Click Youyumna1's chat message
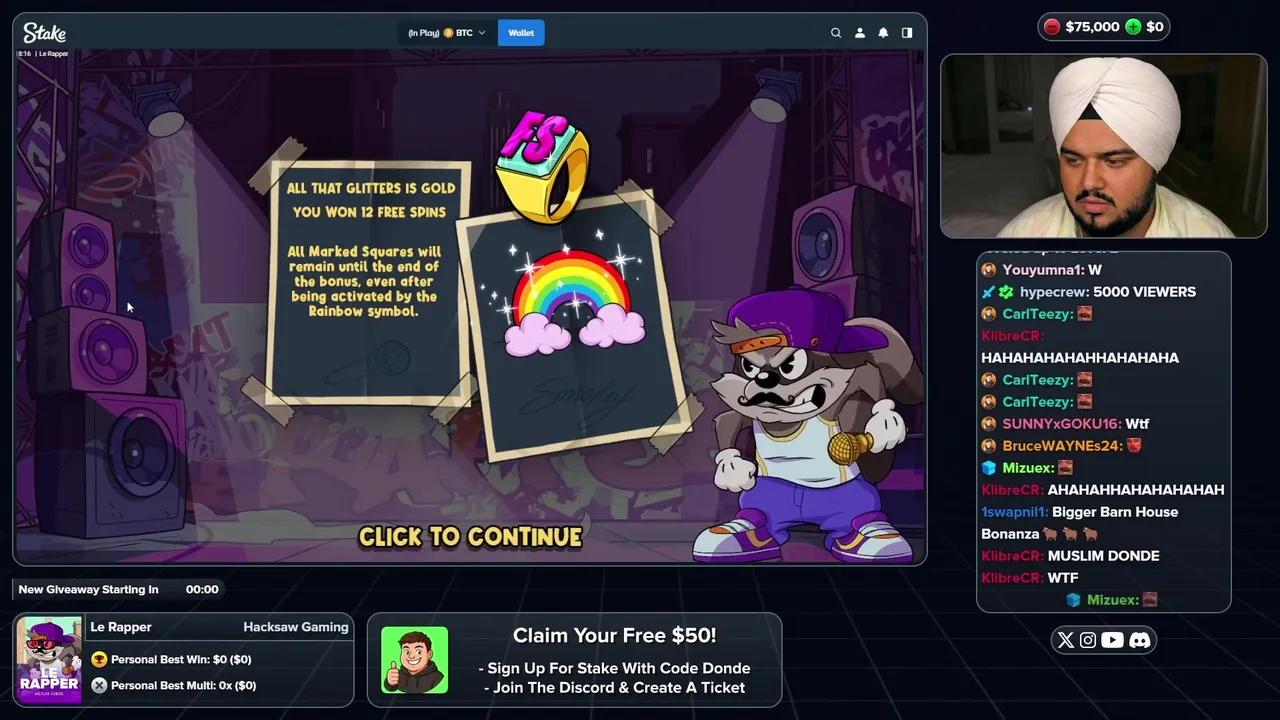Image resolution: width=1280 pixels, height=720 pixels. pos(1052,269)
